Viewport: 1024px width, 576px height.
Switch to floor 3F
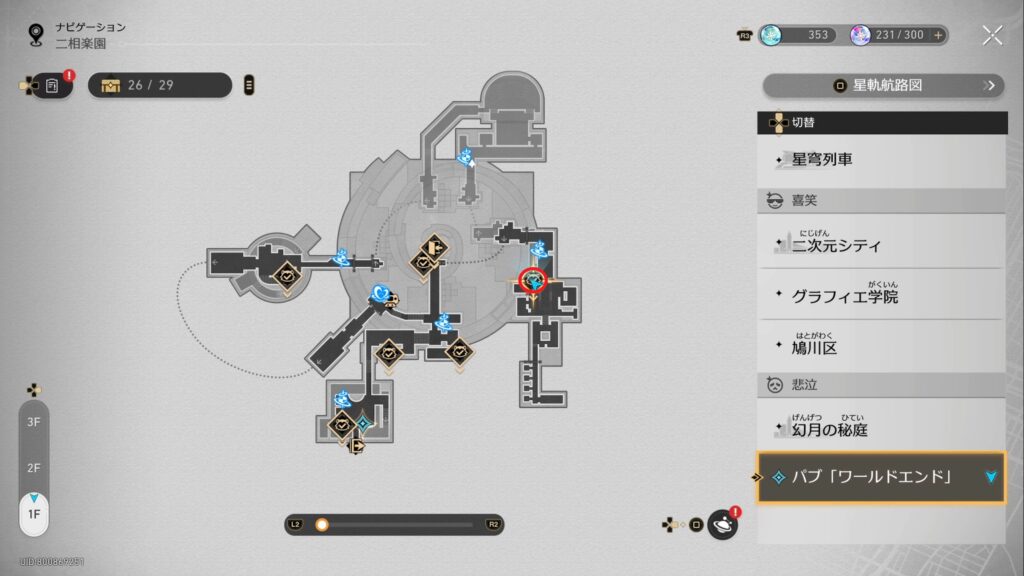point(33,422)
